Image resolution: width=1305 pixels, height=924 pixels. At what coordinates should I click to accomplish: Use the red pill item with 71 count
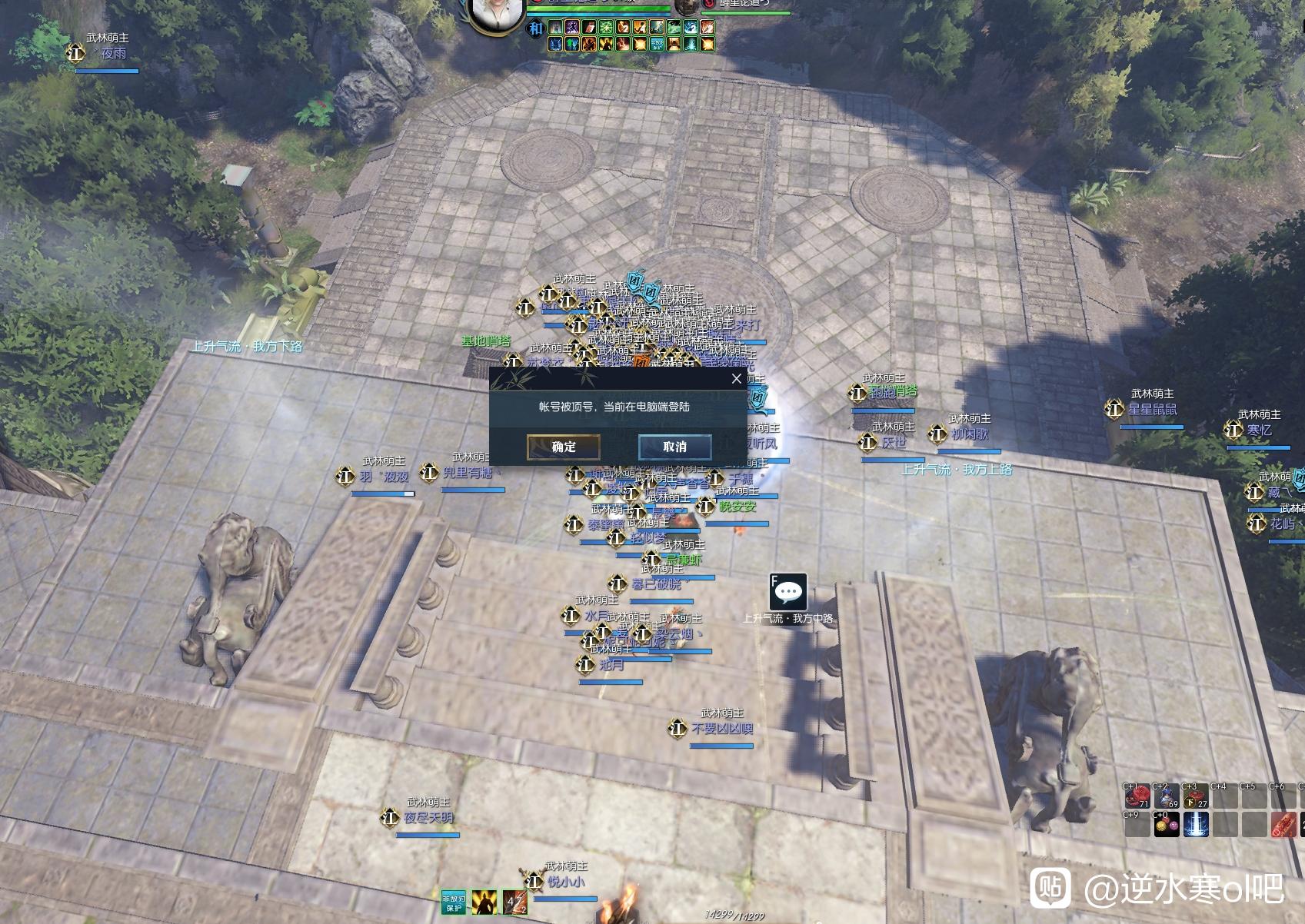pos(1137,797)
